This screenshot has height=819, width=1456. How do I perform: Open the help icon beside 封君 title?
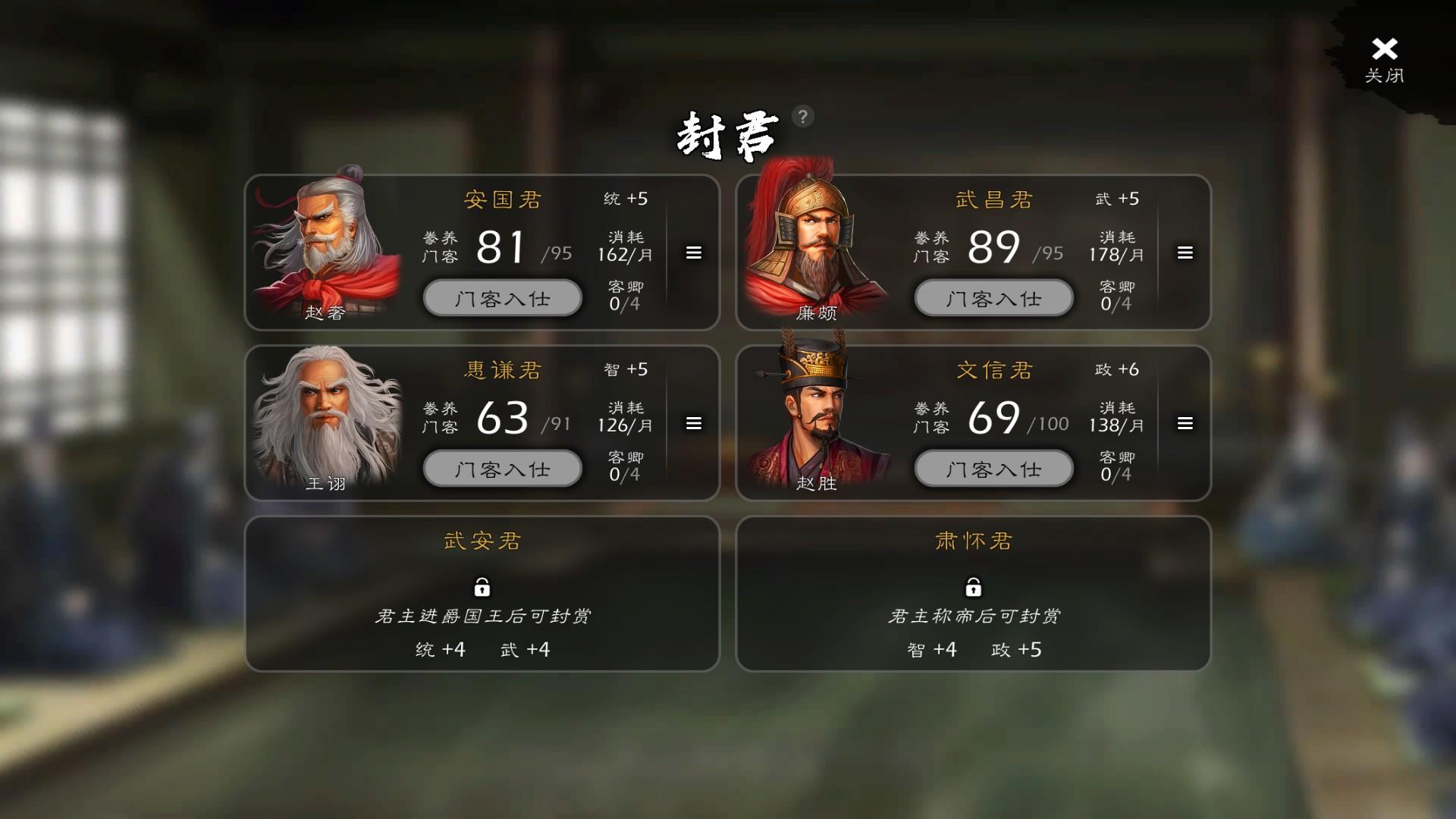(802, 116)
